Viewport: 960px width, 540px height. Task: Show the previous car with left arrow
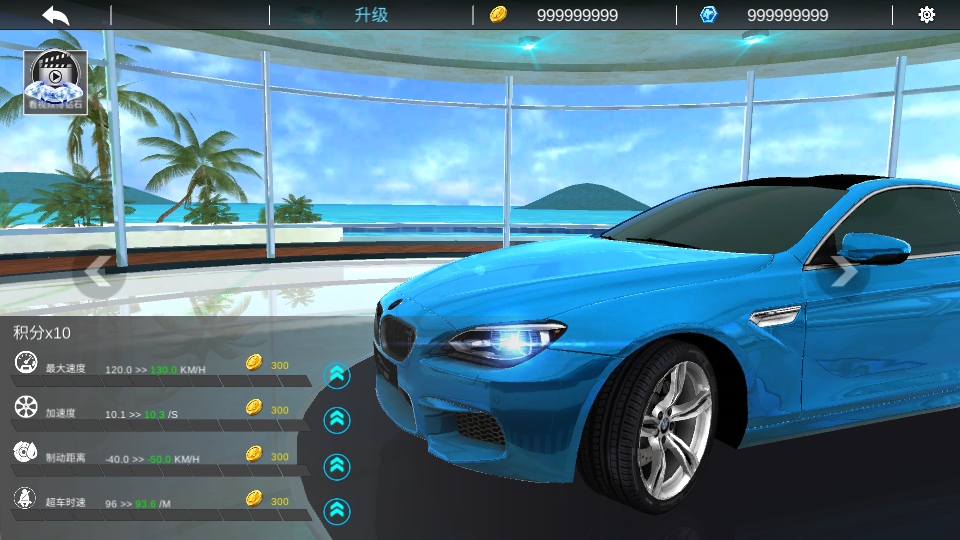coord(97,270)
